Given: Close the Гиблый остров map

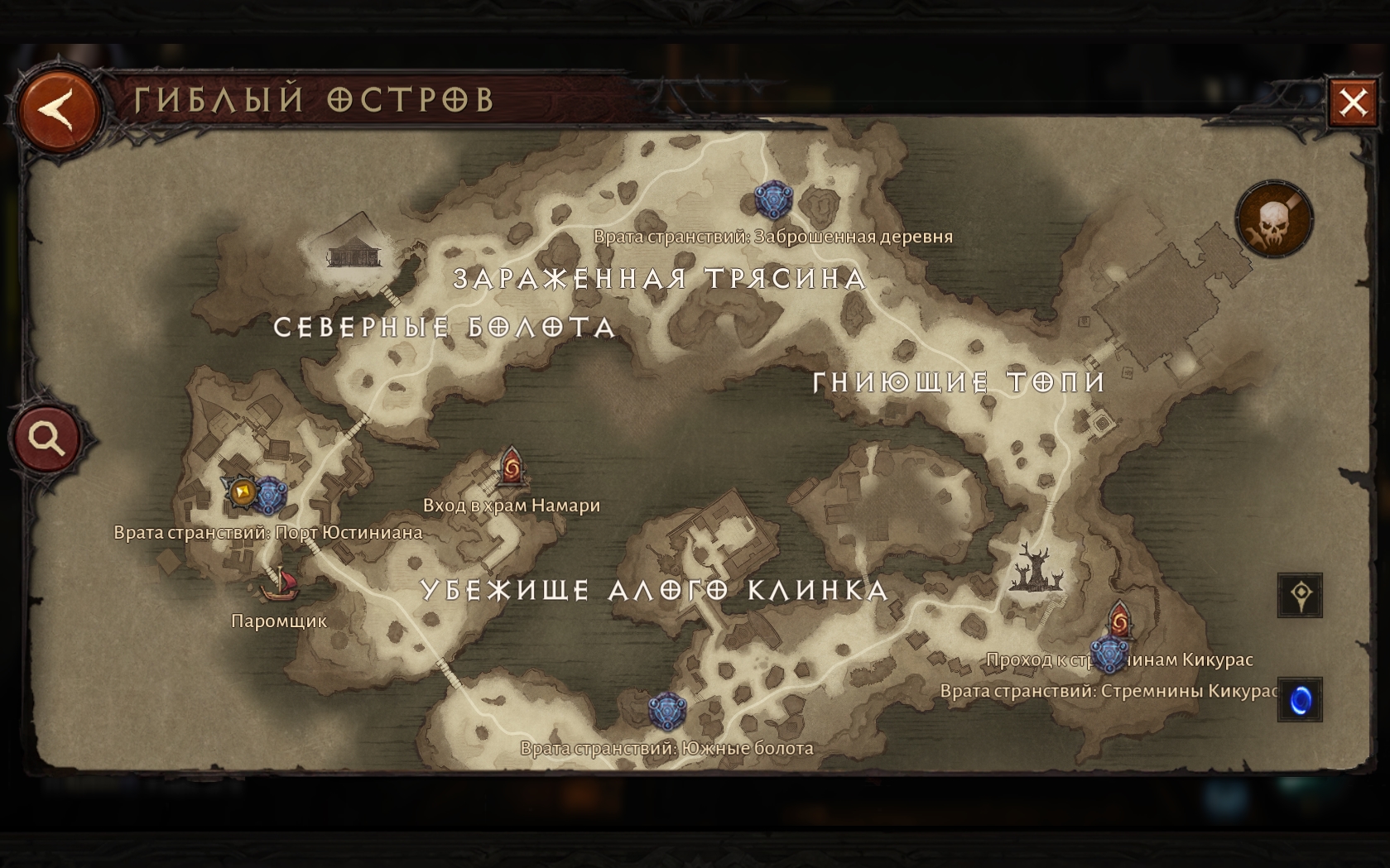Looking at the screenshot, I should click(x=1353, y=103).
